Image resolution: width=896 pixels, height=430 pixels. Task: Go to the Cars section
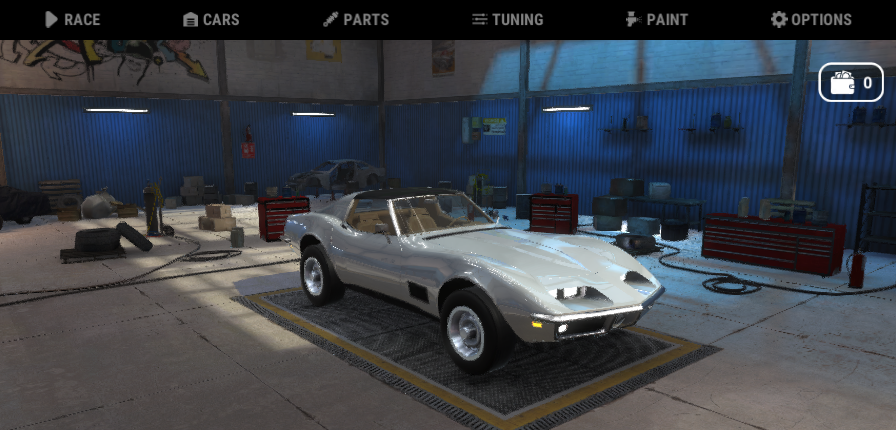coord(211,19)
